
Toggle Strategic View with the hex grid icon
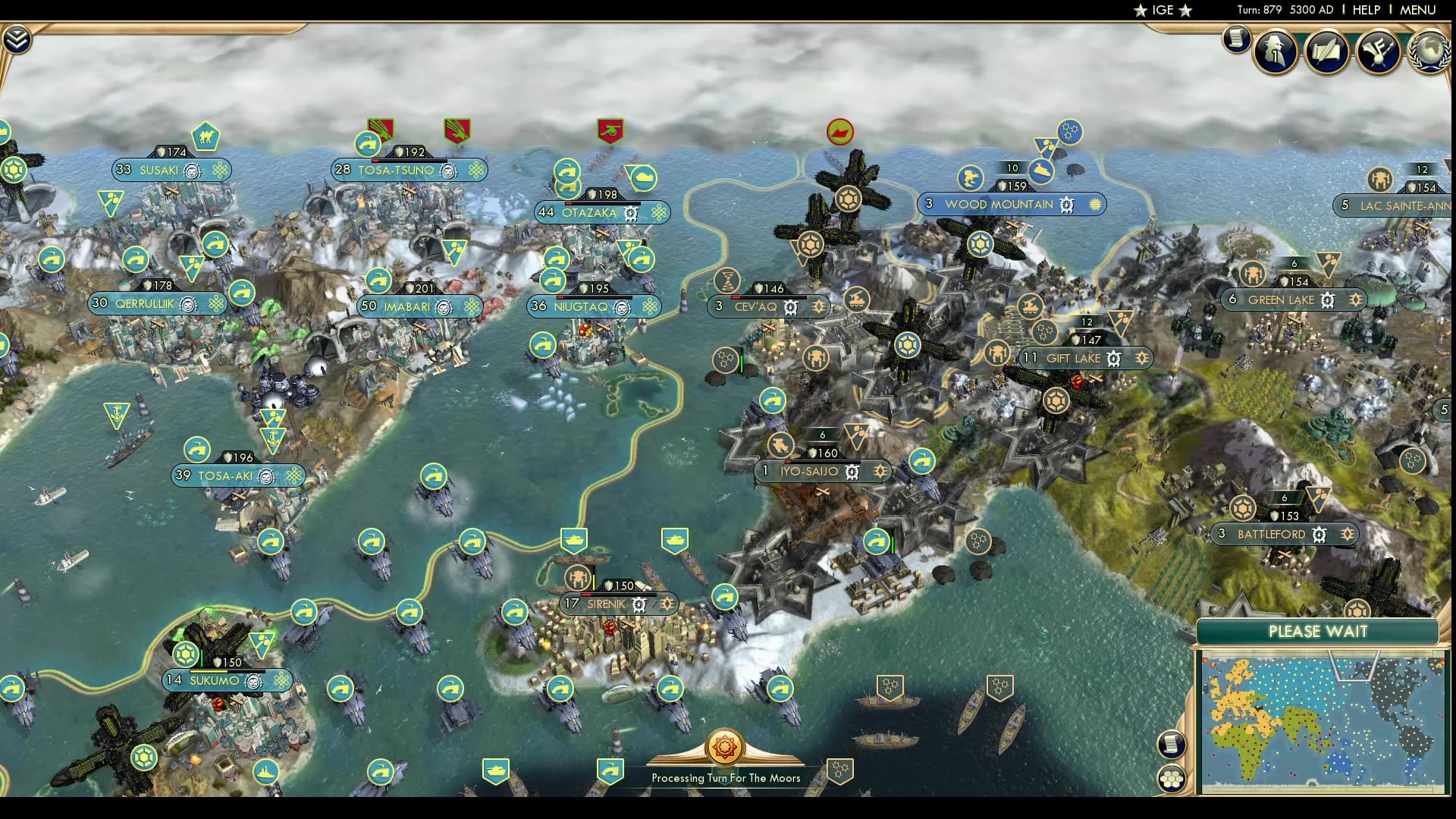[1172, 777]
